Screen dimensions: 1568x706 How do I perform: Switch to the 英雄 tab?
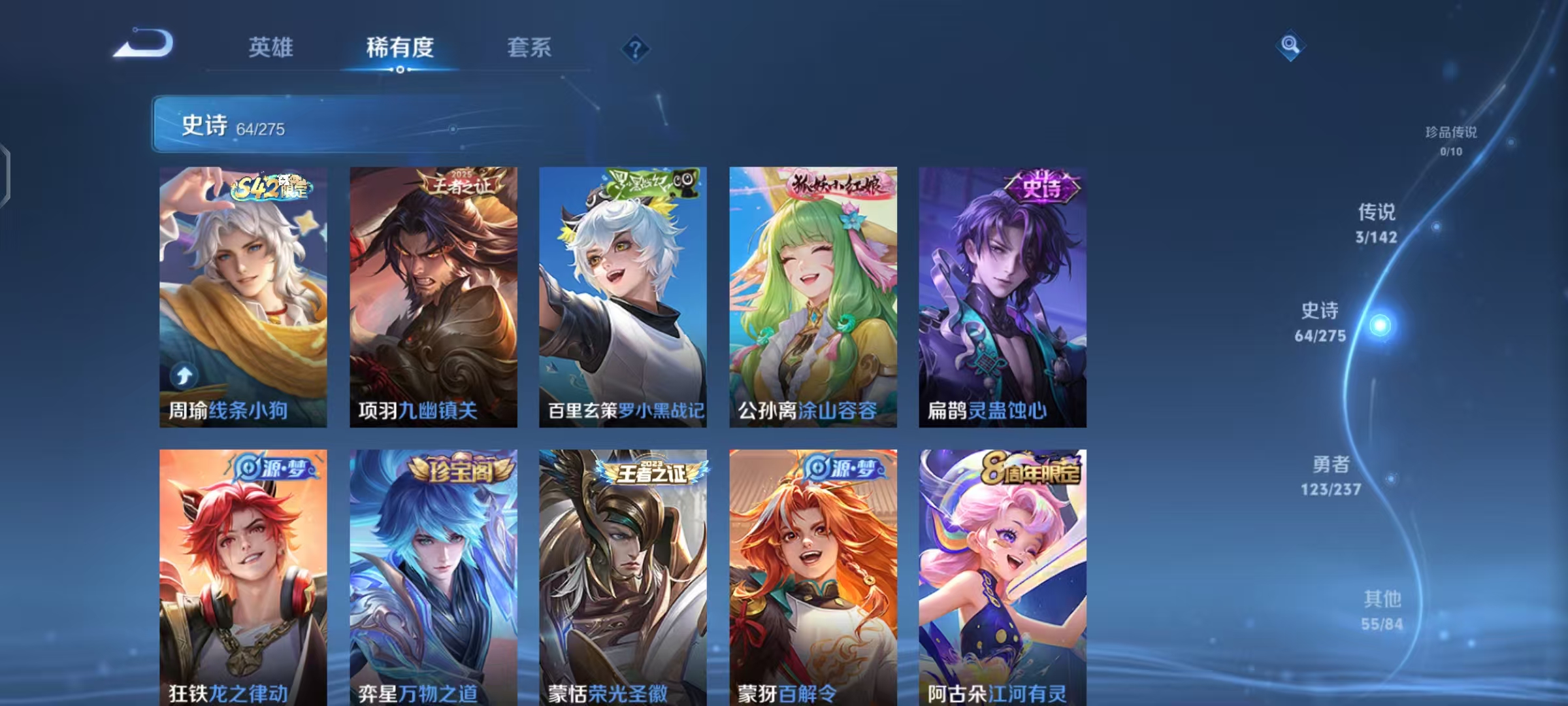tap(270, 47)
